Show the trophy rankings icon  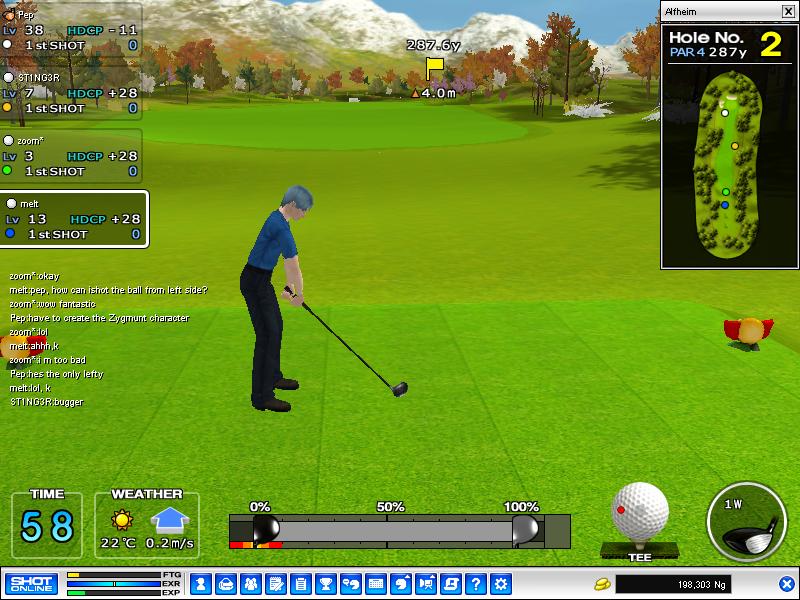[x=325, y=583]
